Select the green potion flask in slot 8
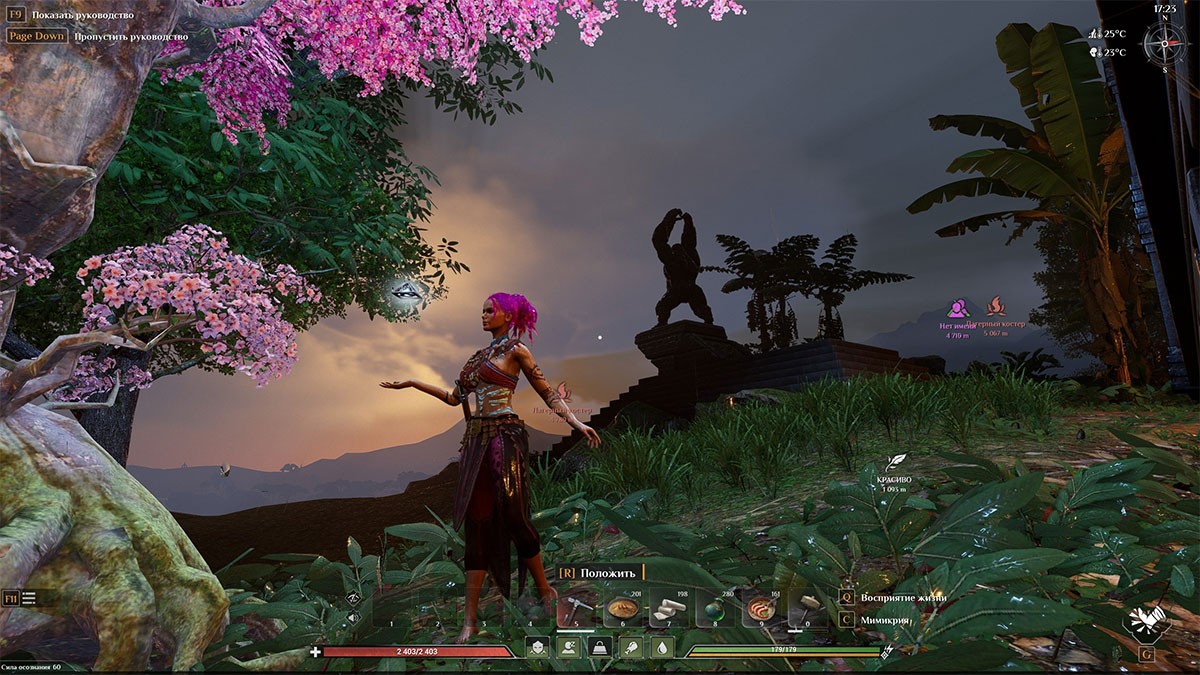Screen dimensions: 1200x675 (715, 608)
